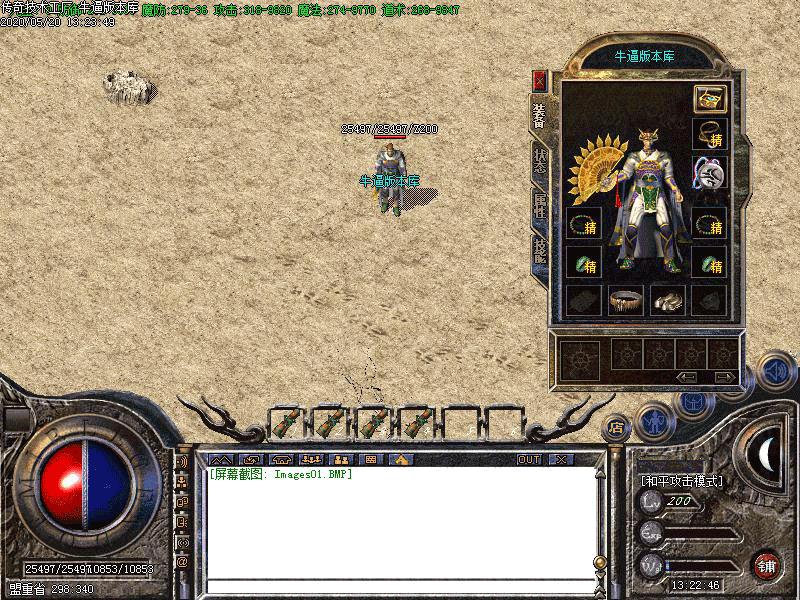
Task: Click the equipment panel's left arrow button
Action: click(x=687, y=377)
